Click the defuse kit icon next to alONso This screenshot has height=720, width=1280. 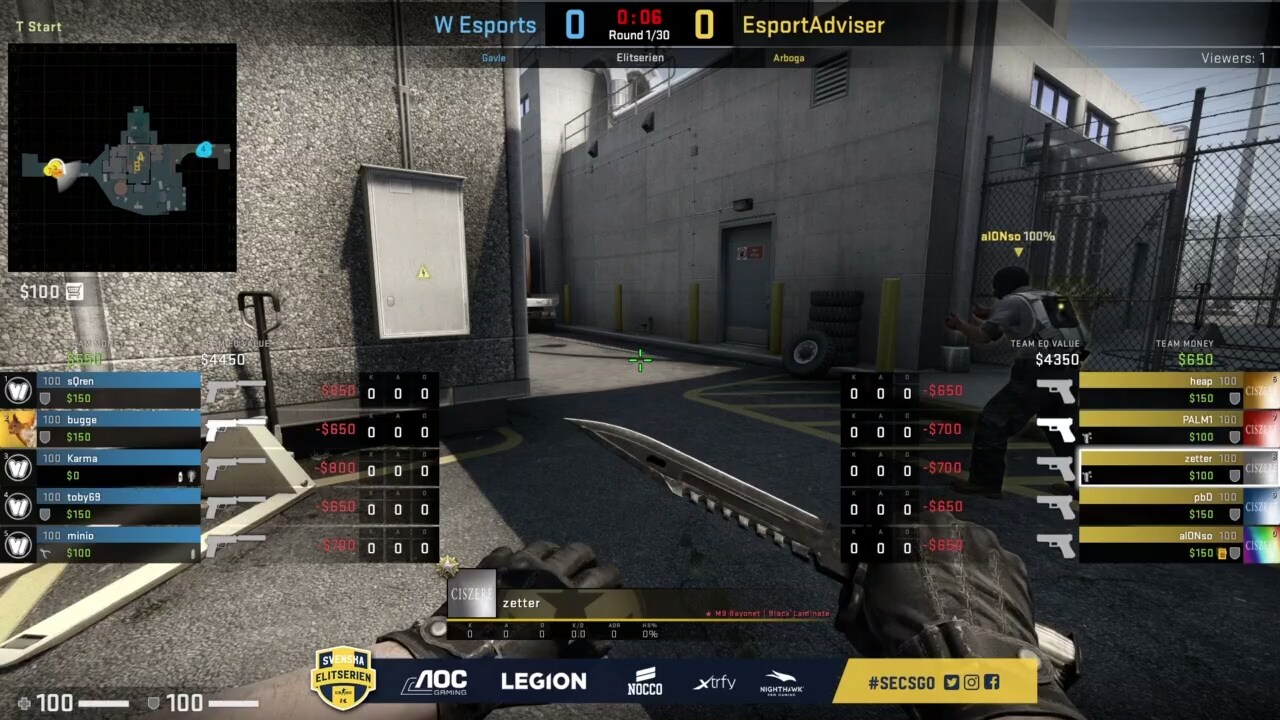coord(1222,552)
